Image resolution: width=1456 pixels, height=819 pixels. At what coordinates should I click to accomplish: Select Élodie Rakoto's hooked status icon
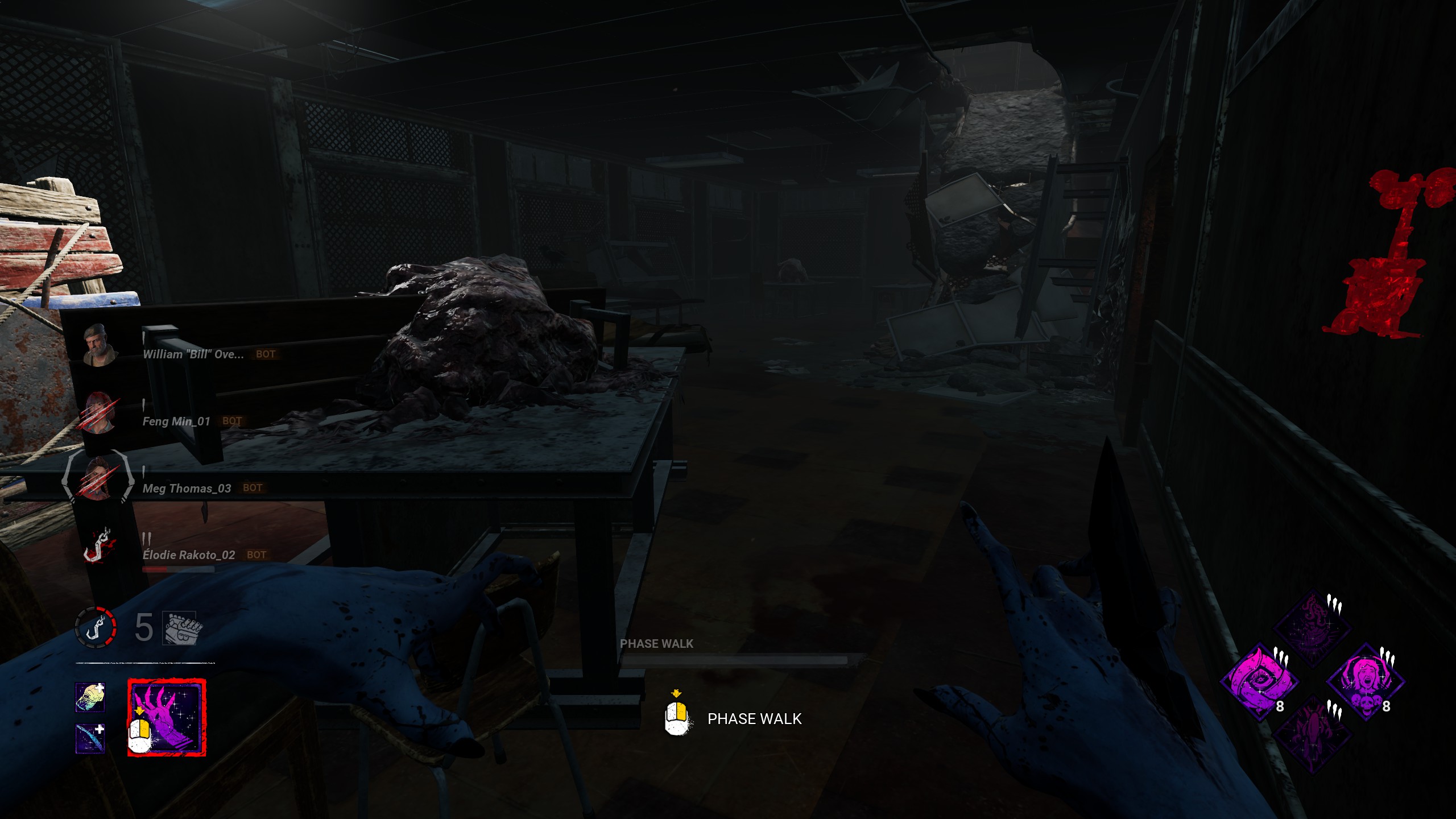(x=99, y=546)
